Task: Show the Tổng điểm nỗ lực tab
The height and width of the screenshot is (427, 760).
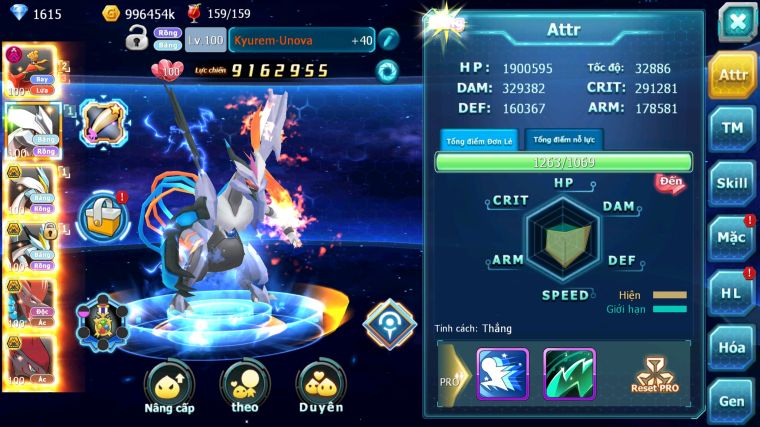Action: tap(565, 139)
